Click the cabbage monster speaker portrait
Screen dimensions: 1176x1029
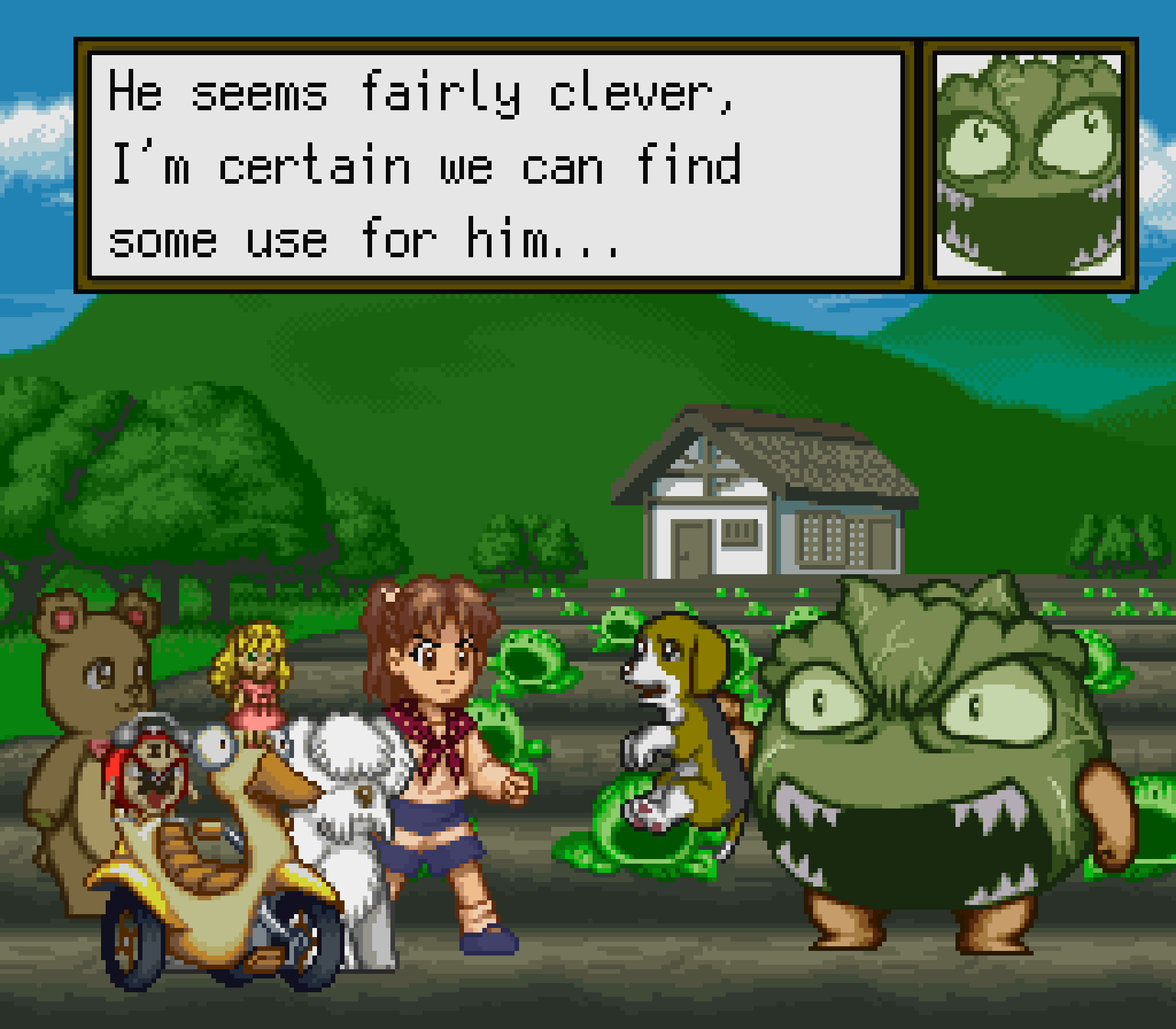[1029, 165]
